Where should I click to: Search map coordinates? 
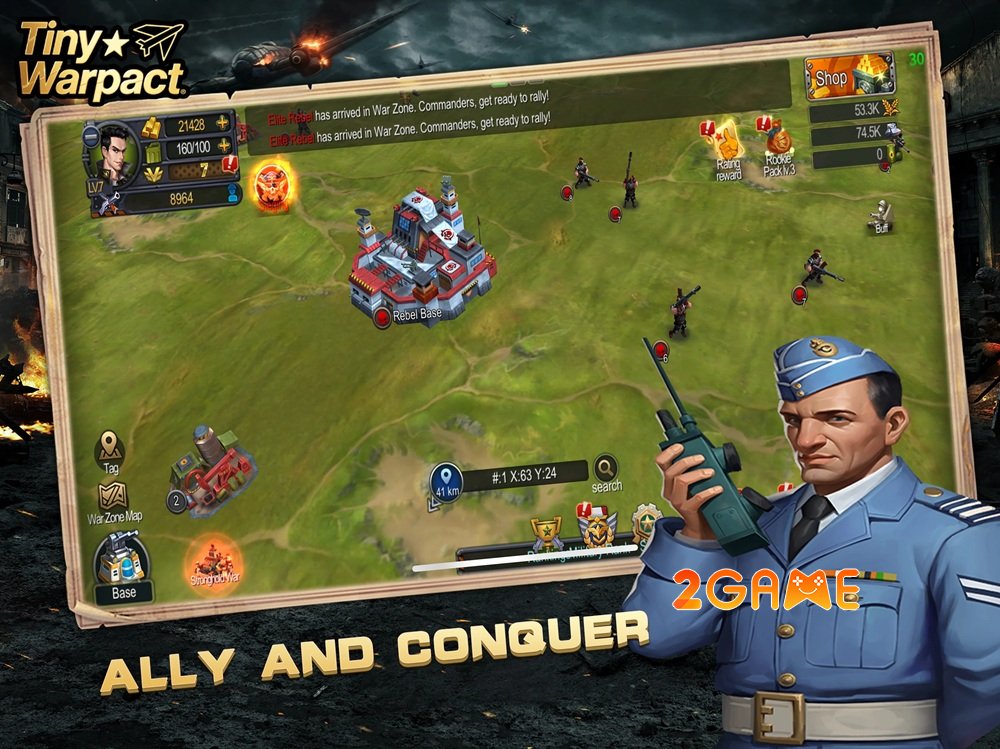click(606, 472)
